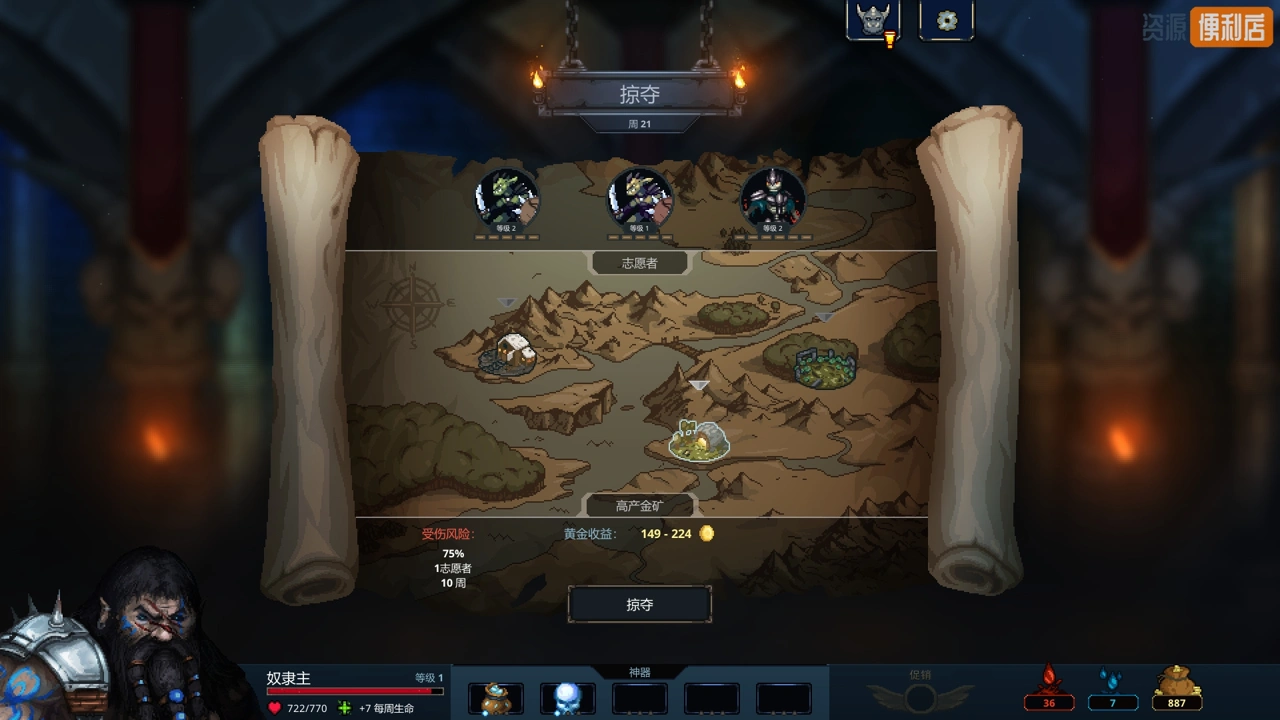Click the winged 促销 promotion emblem
The height and width of the screenshot is (720, 1280).
click(919, 692)
